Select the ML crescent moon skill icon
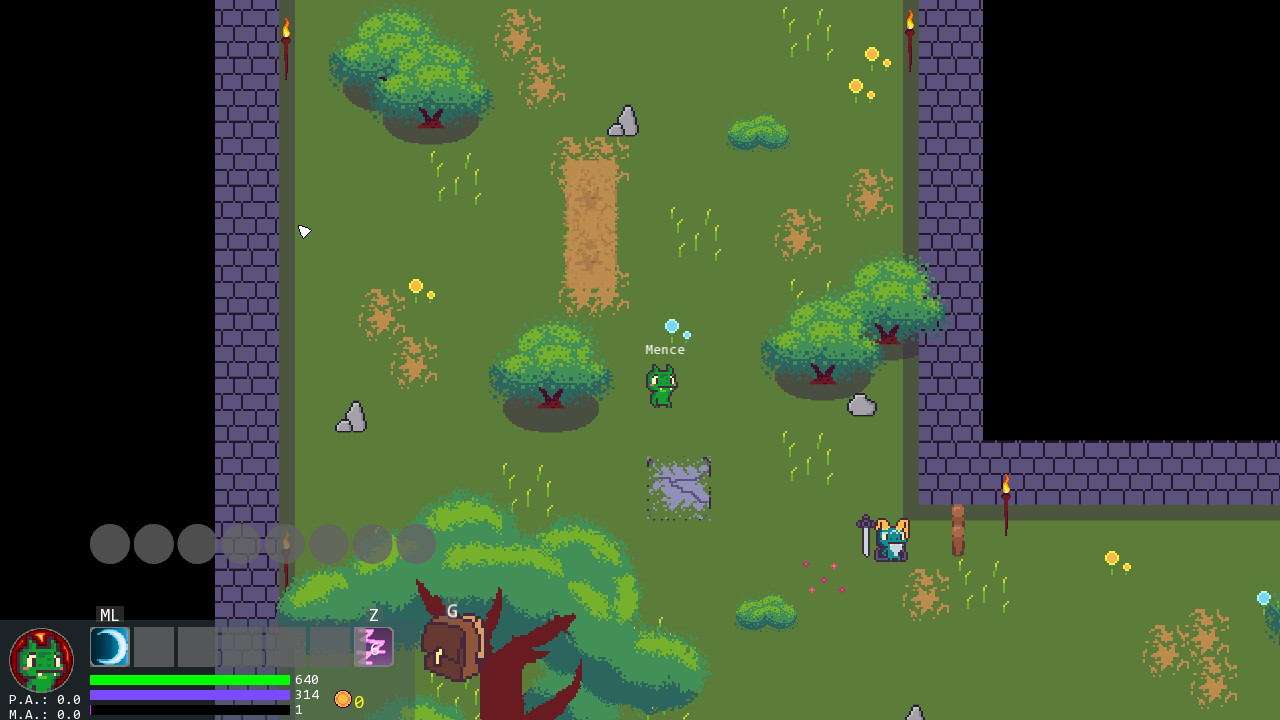 tap(110, 646)
